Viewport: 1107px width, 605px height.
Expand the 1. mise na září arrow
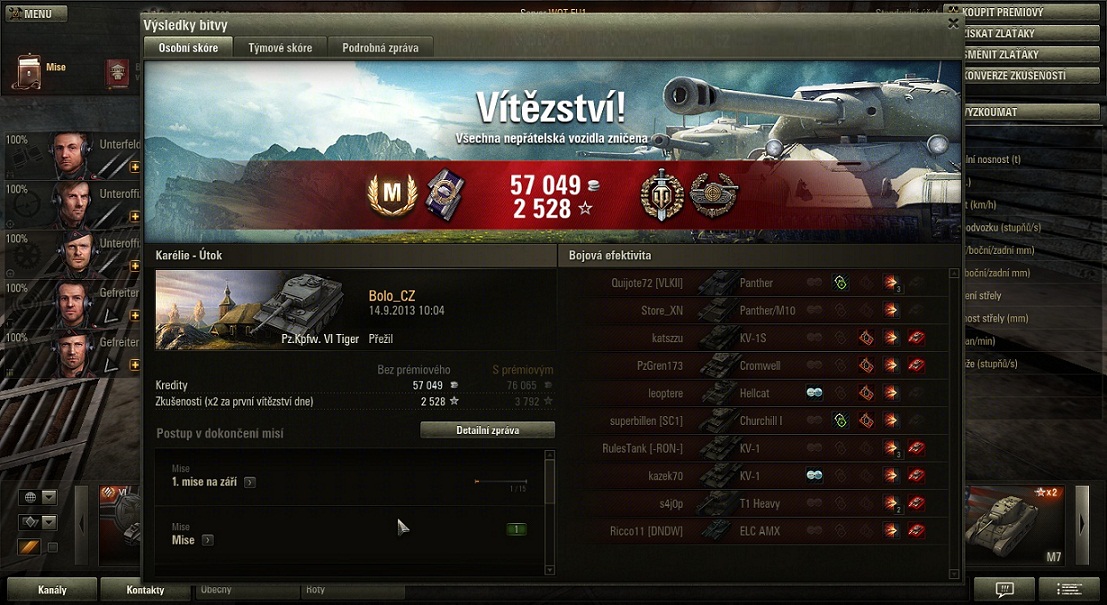pyautogui.click(x=250, y=482)
